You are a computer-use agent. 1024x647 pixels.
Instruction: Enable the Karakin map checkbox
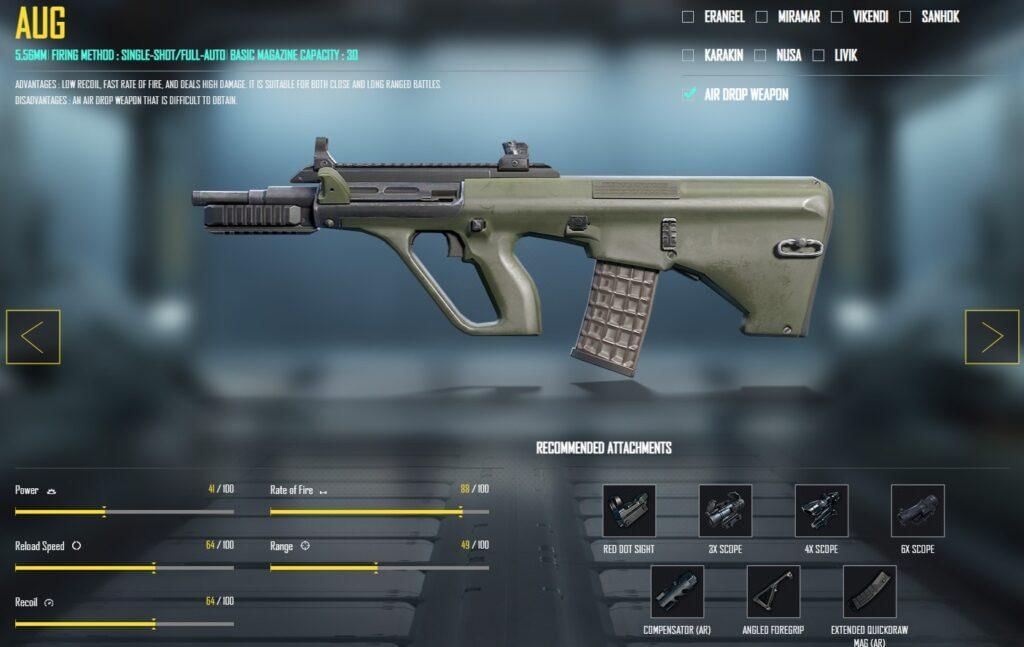688,55
